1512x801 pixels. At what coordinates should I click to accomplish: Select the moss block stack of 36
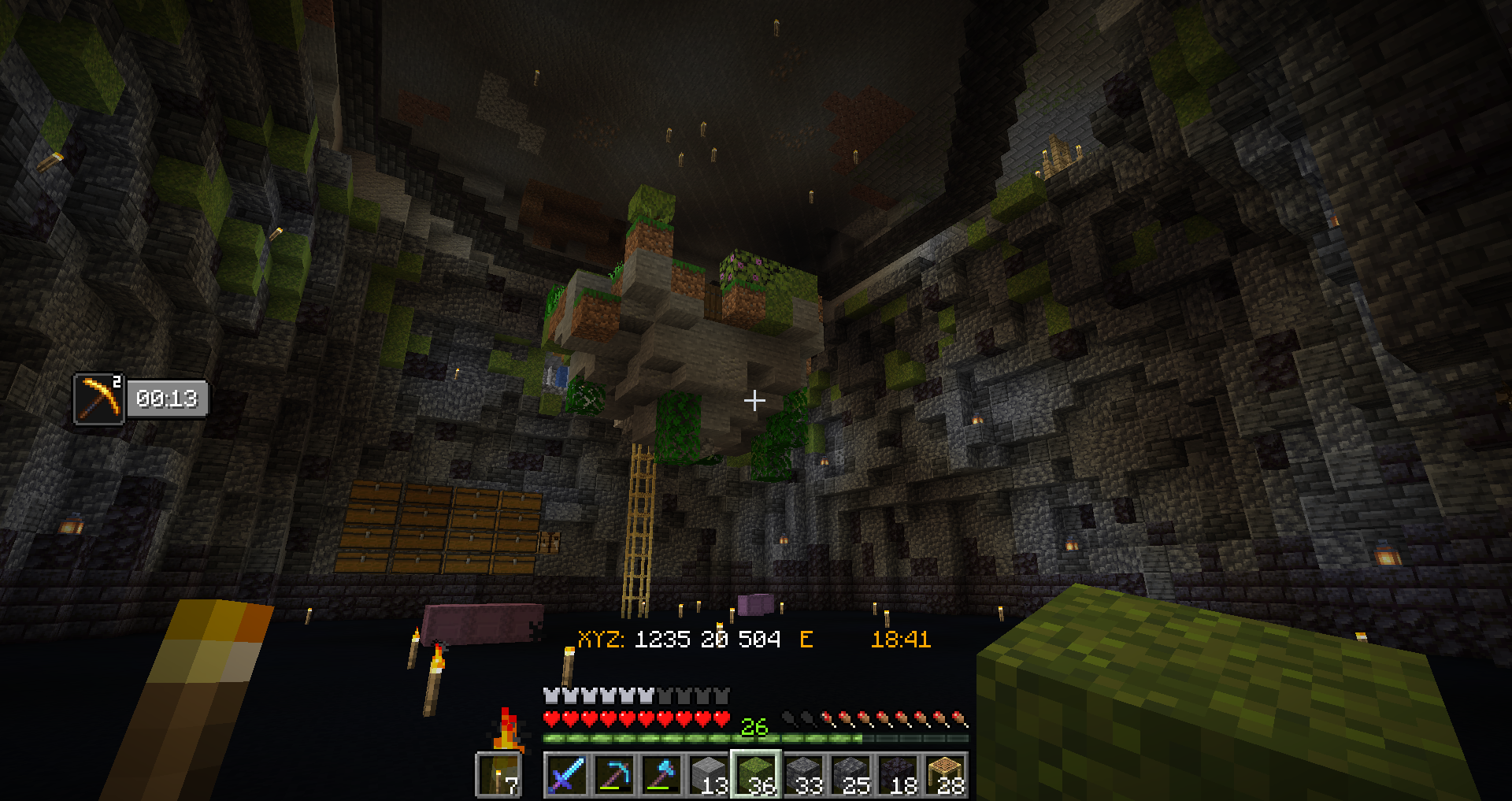pos(756,775)
